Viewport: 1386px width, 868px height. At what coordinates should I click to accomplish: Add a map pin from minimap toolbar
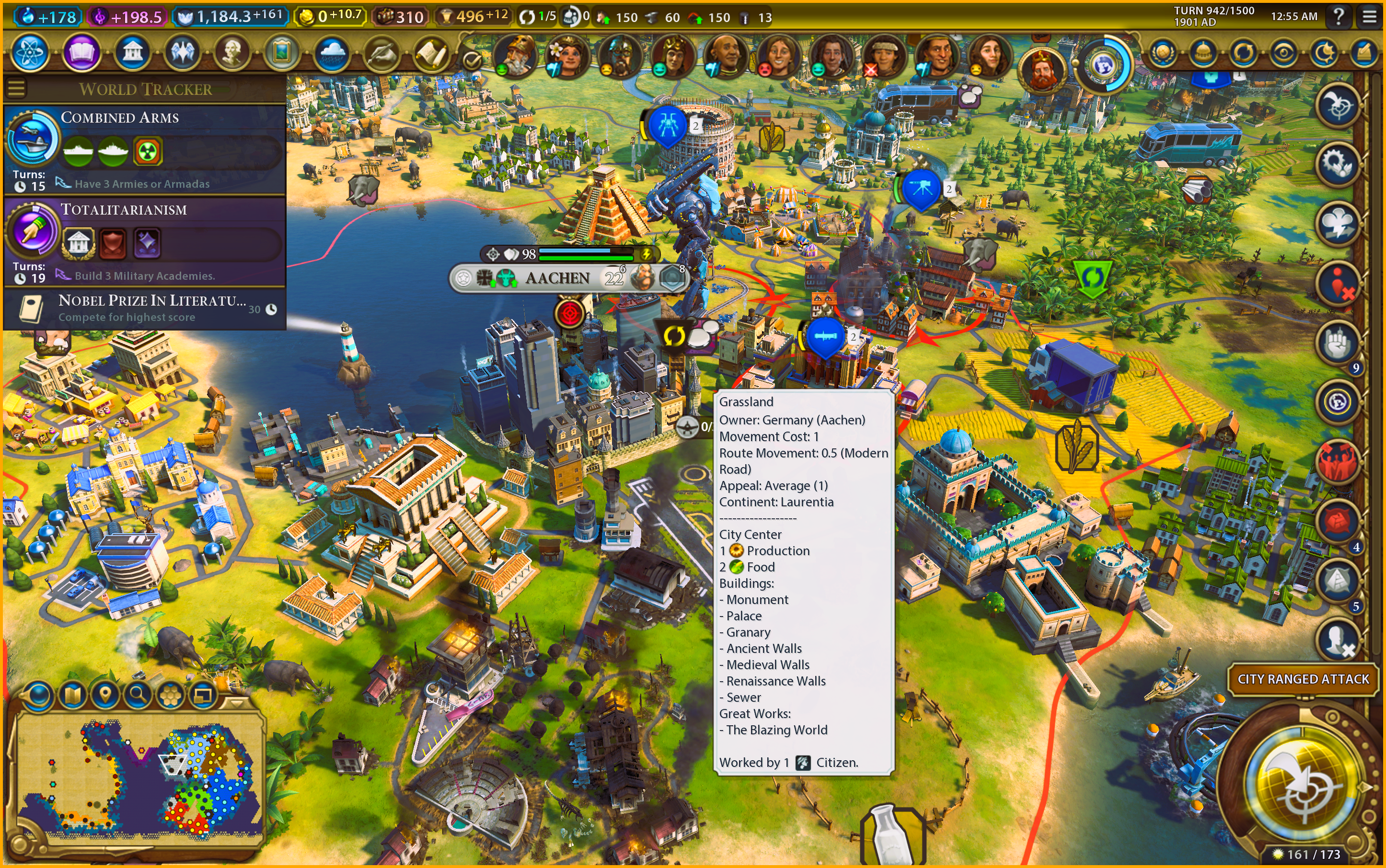tap(105, 696)
